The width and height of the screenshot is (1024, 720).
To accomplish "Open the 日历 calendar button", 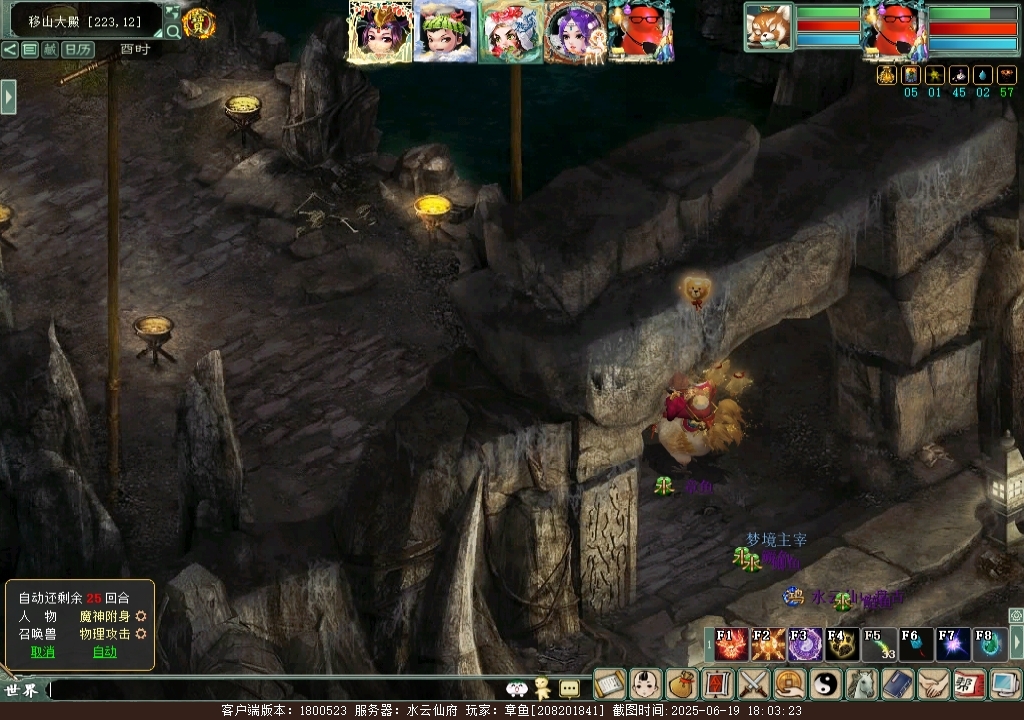I will 78,49.
